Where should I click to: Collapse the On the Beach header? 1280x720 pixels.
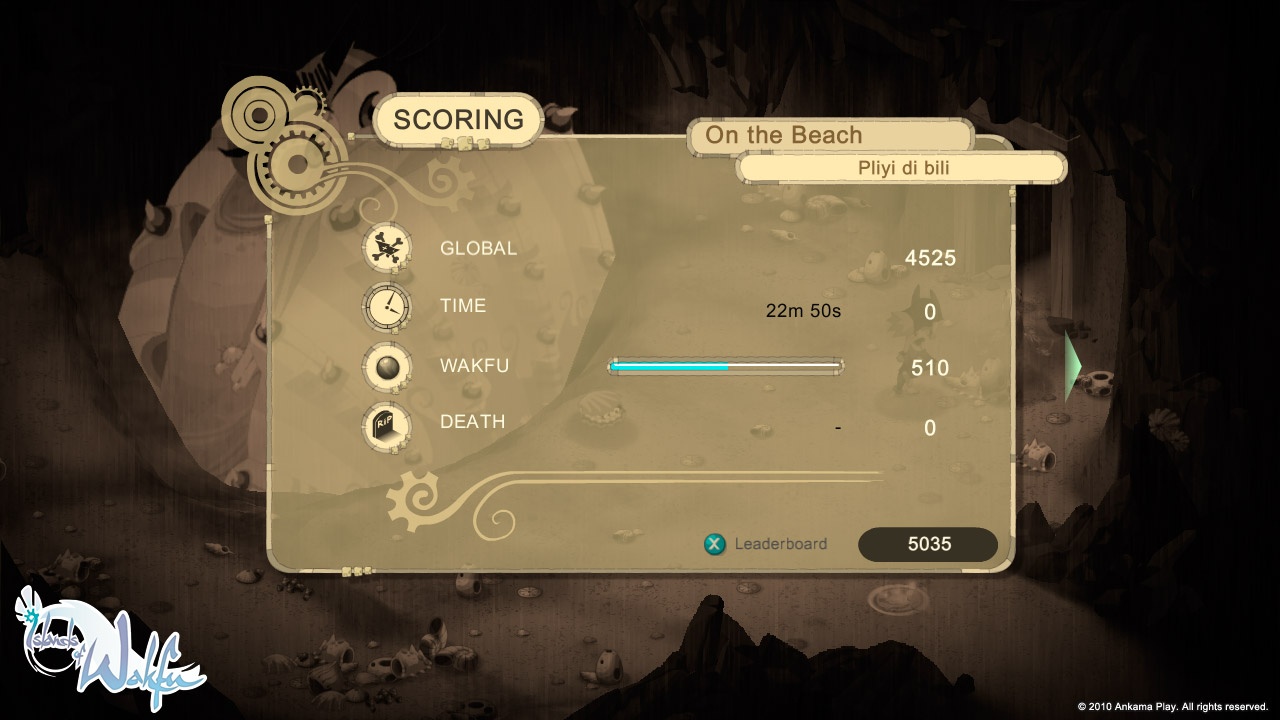tap(828, 134)
